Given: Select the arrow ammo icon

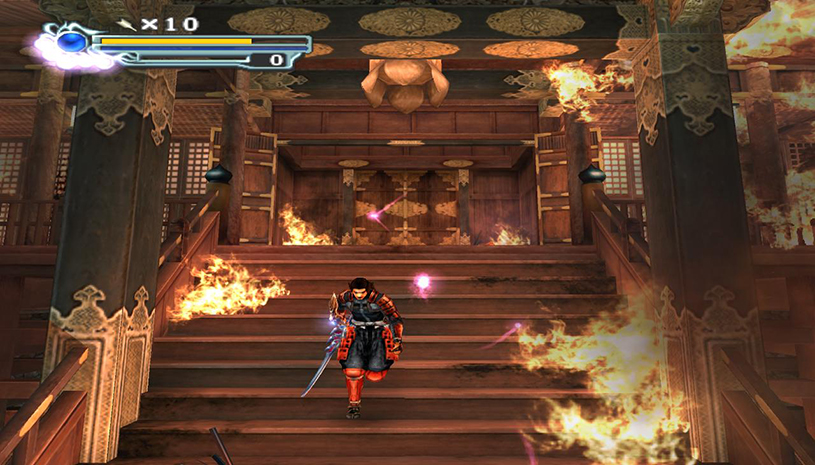Looking at the screenshot, I should click(x=127, y=22).
